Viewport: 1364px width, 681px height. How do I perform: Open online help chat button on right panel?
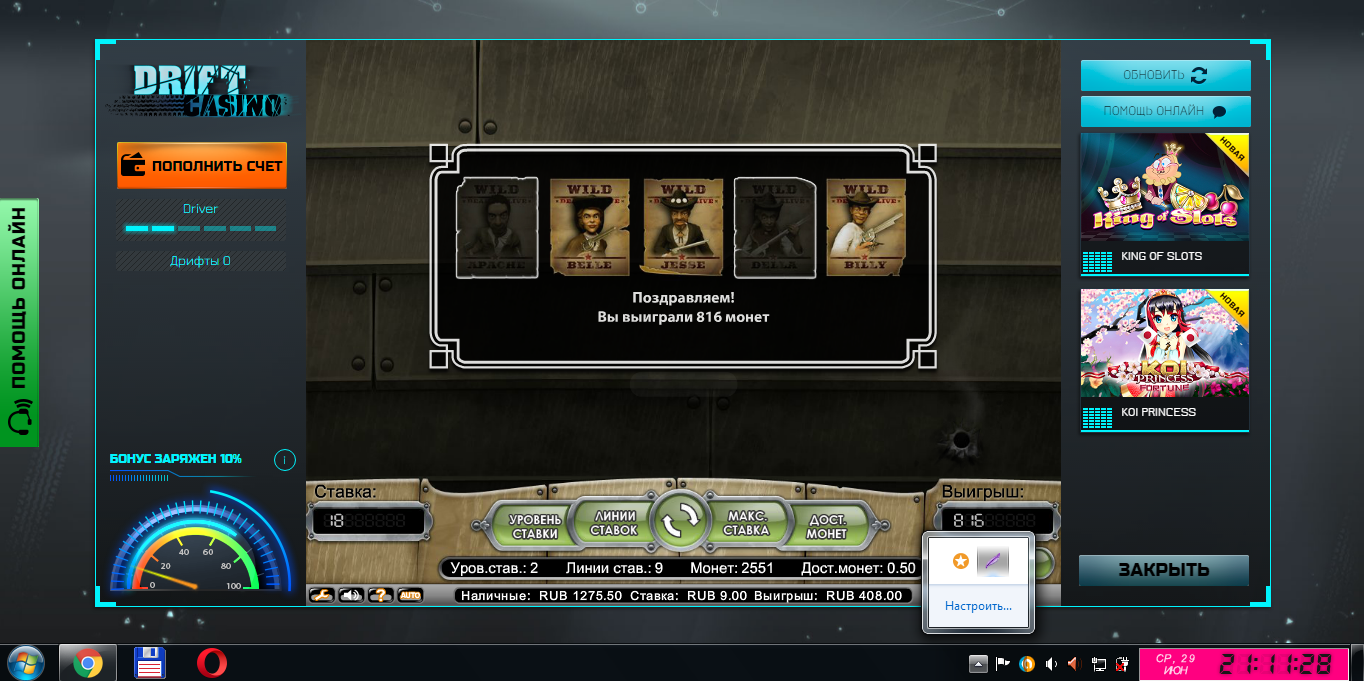(x=1165, y=111)
